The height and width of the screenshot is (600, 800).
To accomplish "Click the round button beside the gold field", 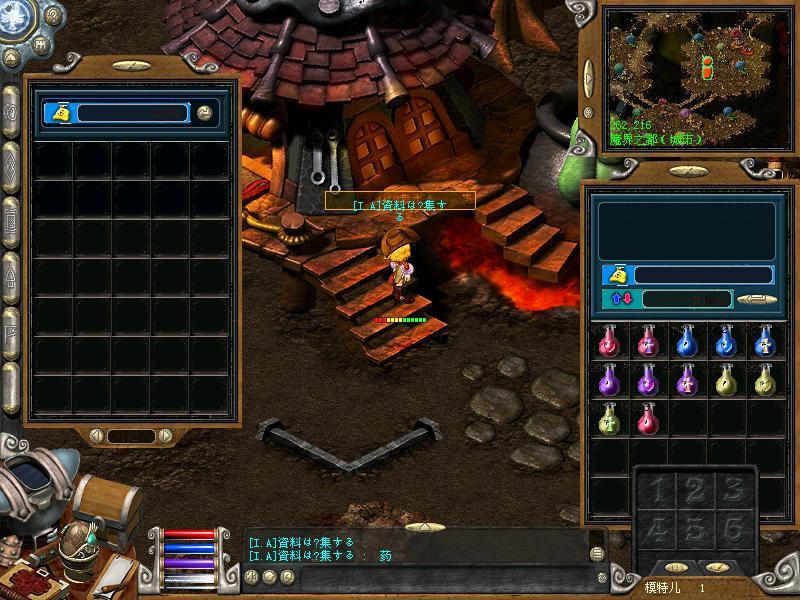I will pyautogui.click(x=205, y=113).
